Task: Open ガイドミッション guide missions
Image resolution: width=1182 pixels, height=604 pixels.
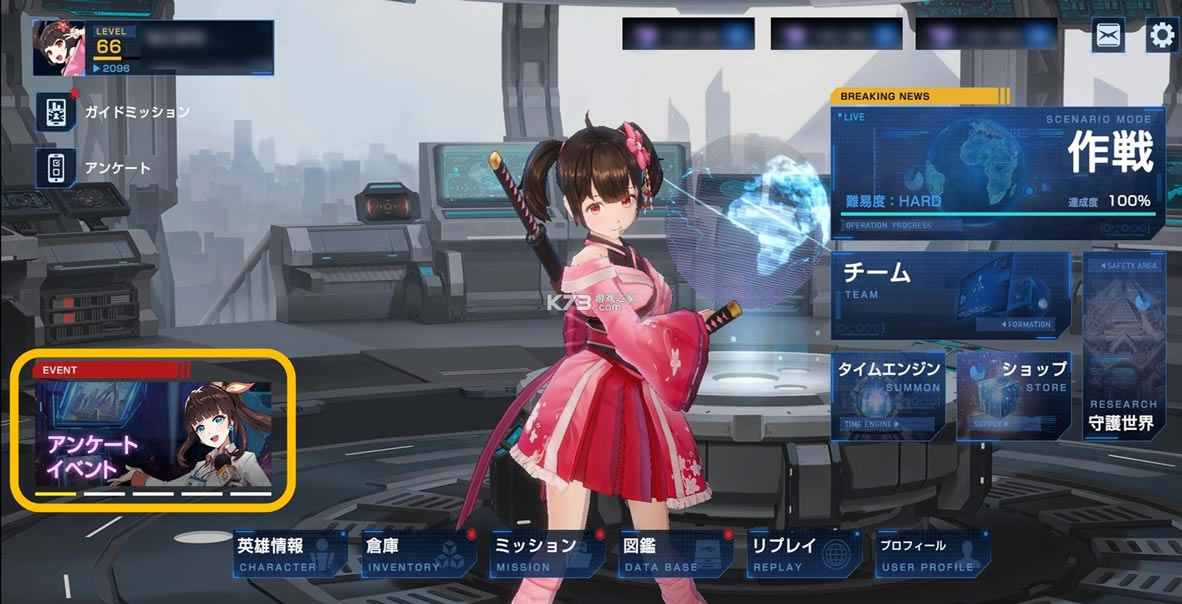Action: click(58, 112)
